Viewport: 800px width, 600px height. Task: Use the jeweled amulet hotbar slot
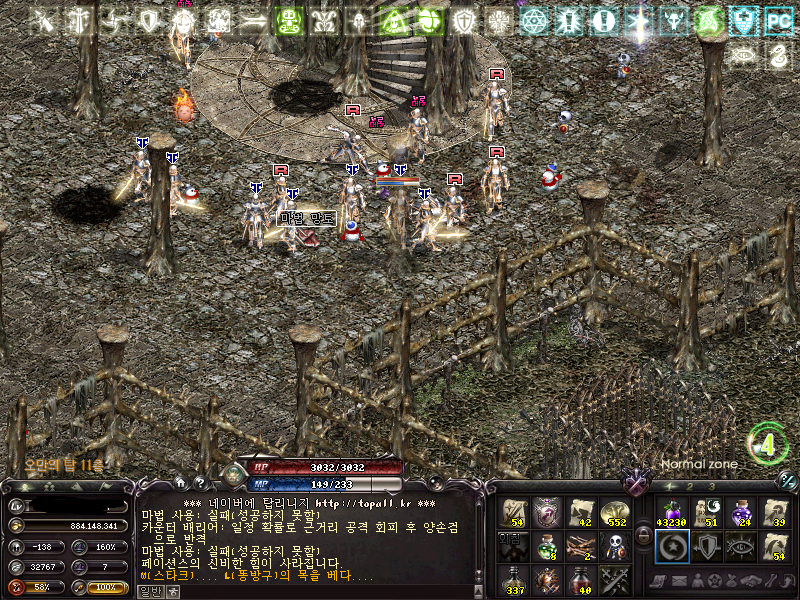[x=546, y=513]
